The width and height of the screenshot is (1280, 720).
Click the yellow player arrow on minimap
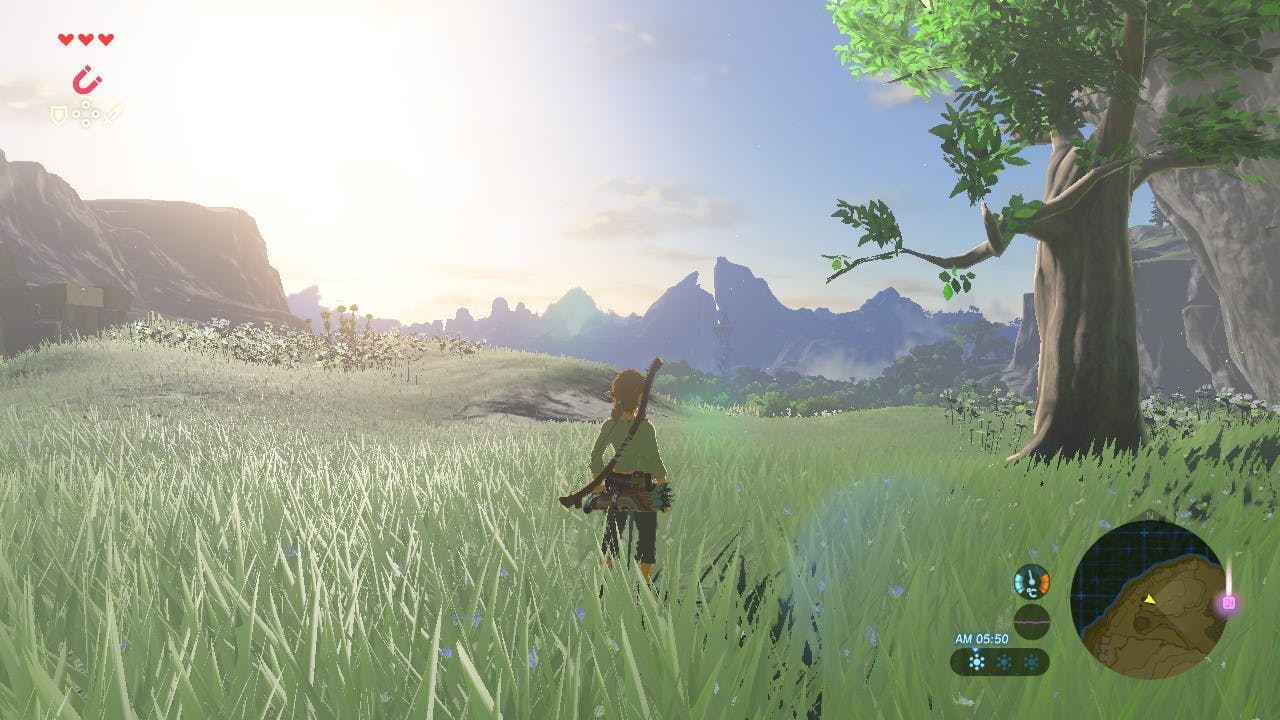[1150, 599]
